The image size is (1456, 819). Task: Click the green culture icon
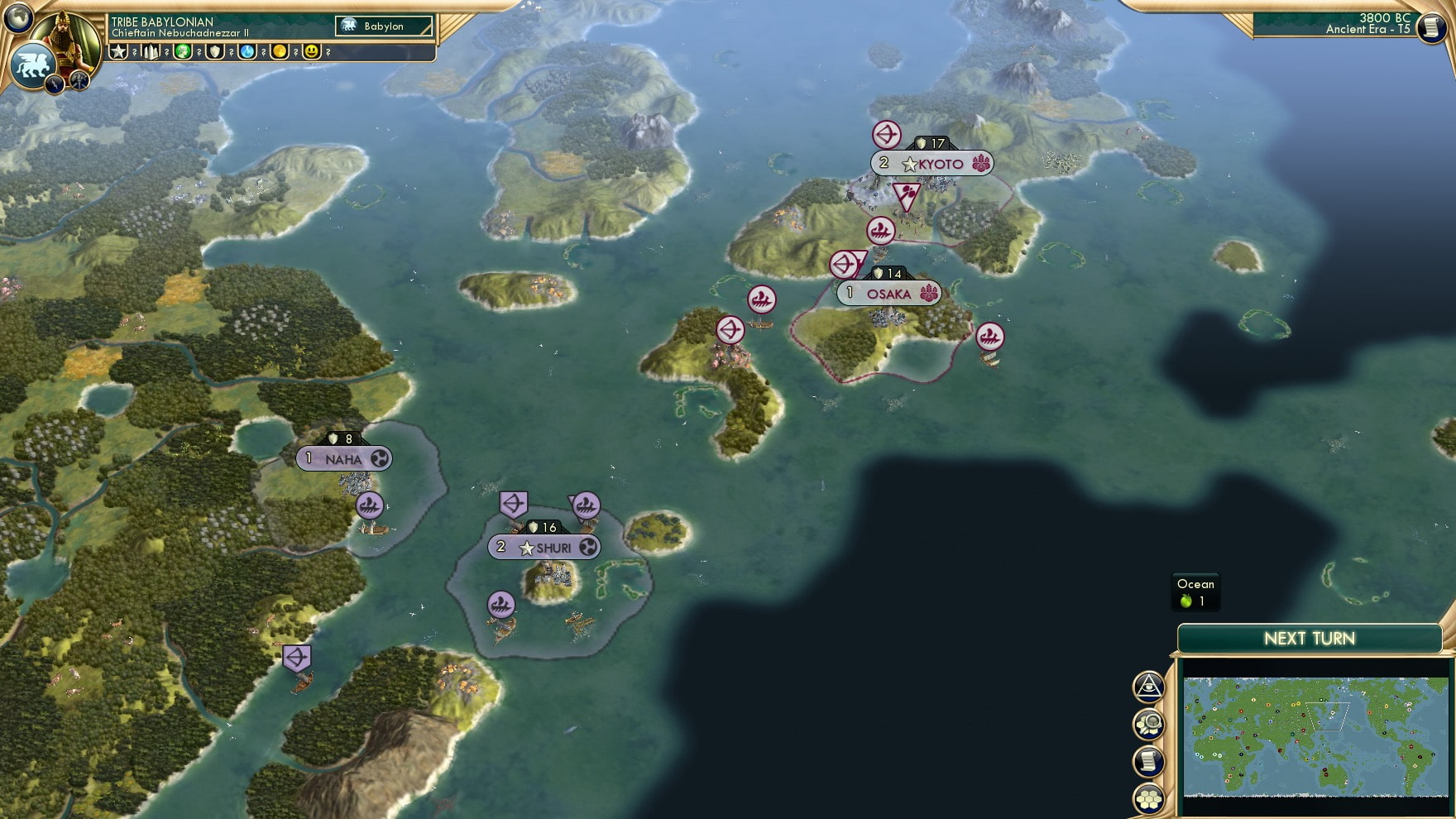[182, 53]
